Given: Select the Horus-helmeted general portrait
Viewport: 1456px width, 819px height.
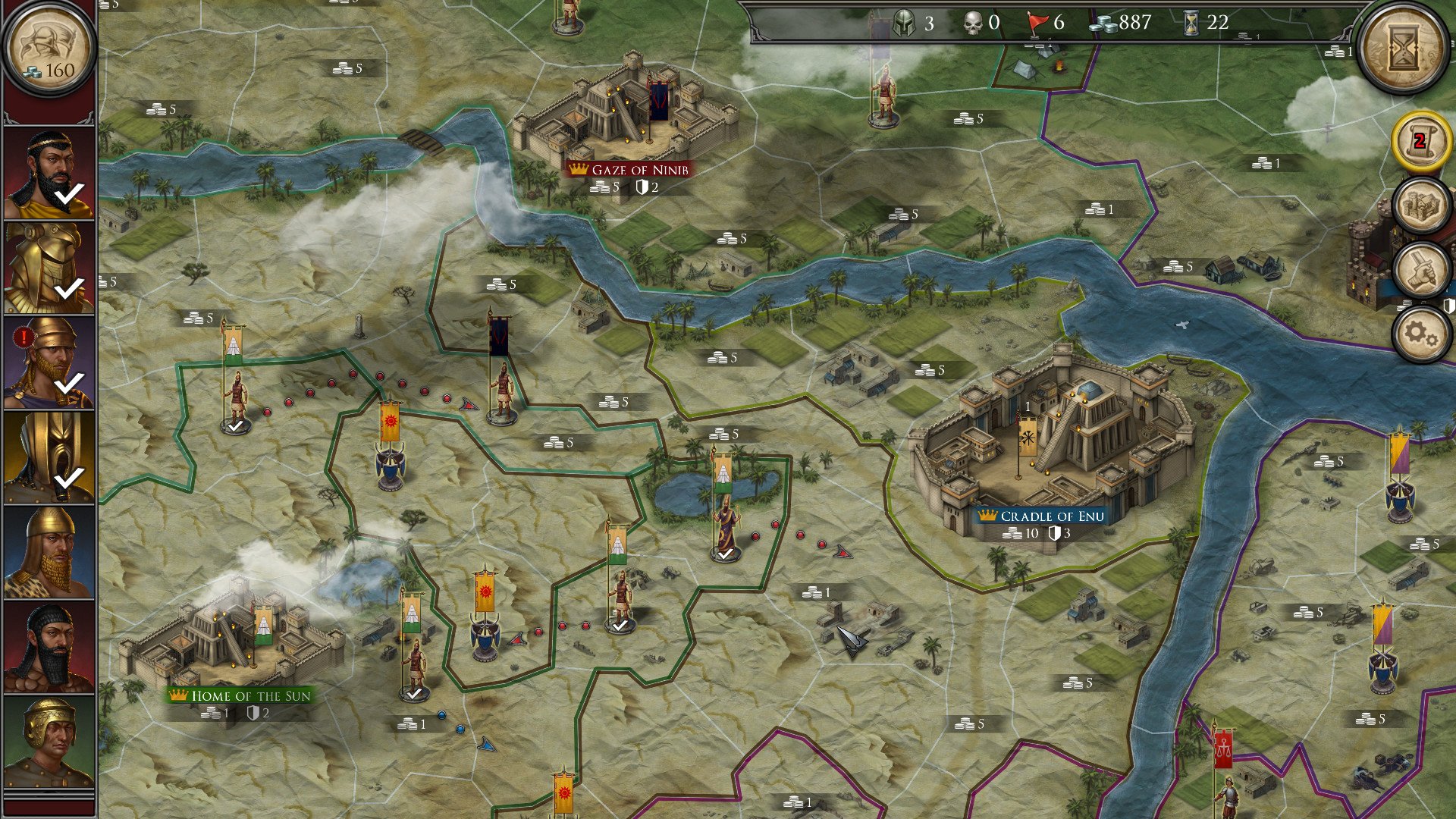Looking at the screenshot, I should [47, 265].
